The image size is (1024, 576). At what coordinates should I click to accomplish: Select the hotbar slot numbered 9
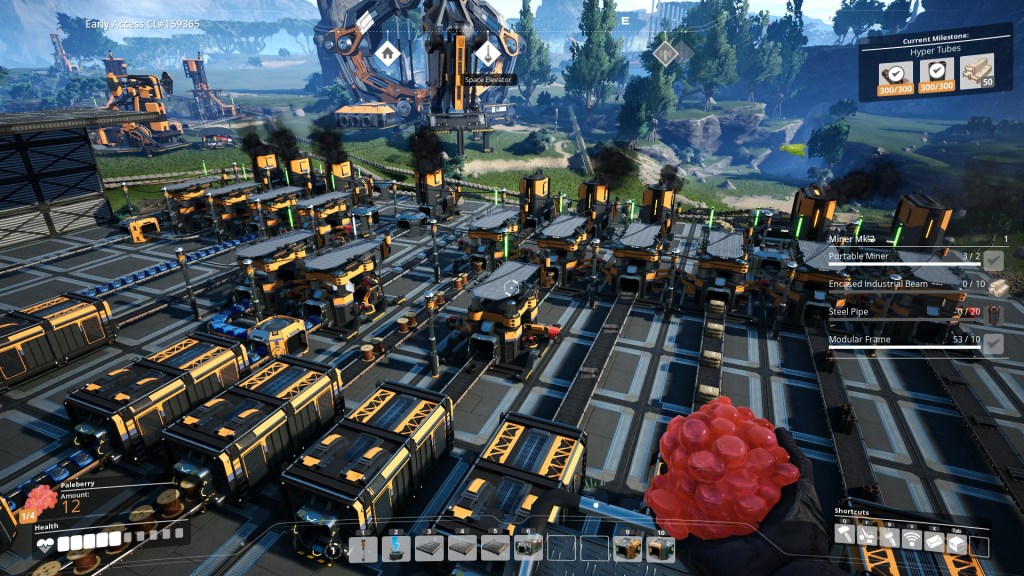pos(627,548)
